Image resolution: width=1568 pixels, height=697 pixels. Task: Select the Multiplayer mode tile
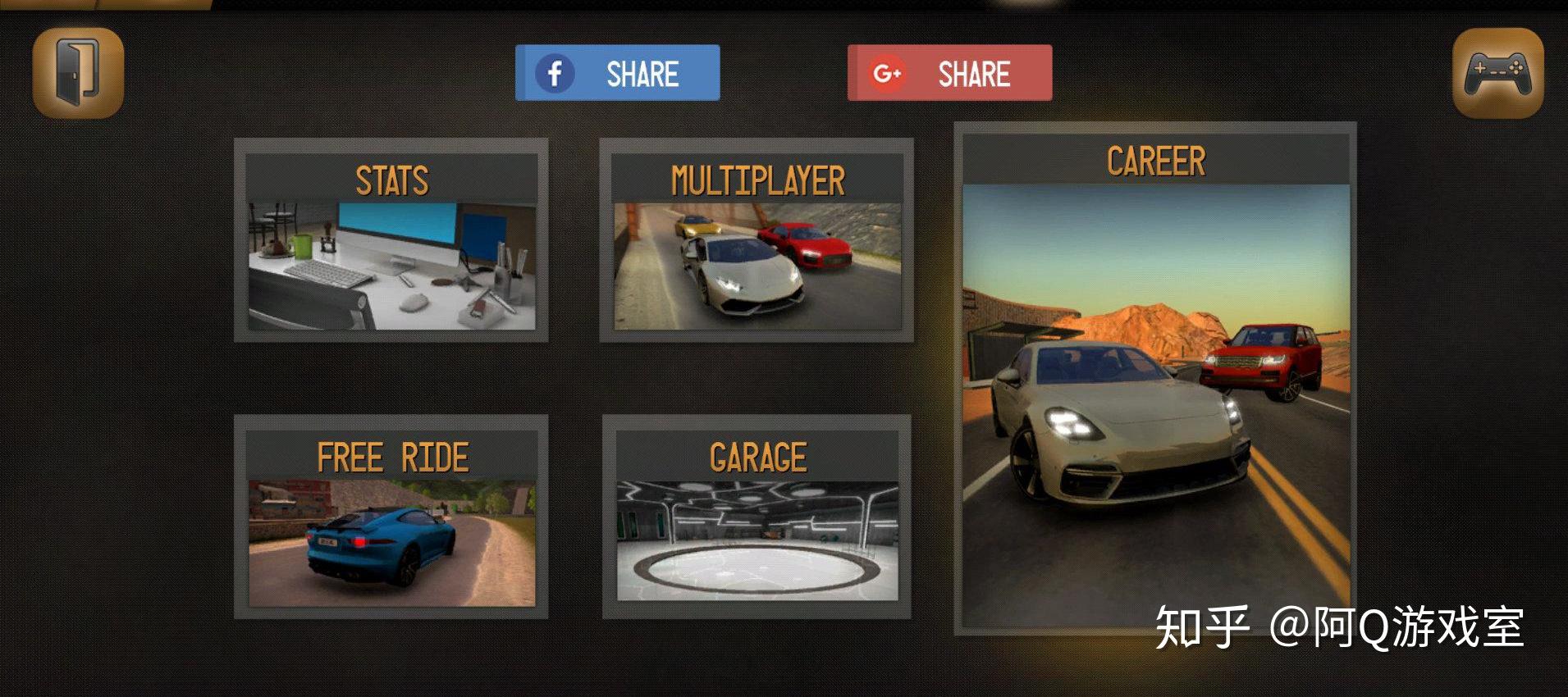757,240
